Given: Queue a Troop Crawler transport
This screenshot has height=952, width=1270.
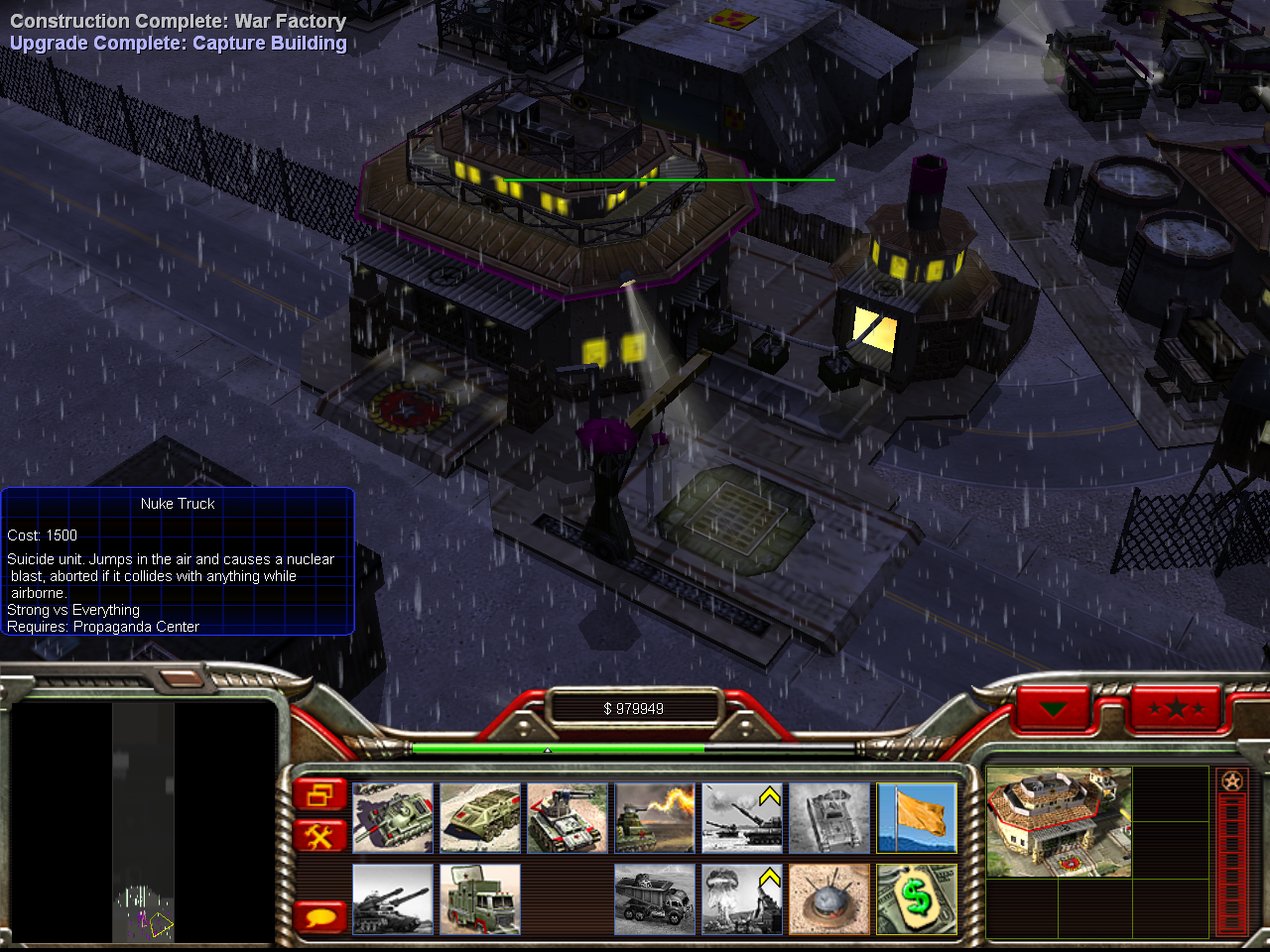Looking at the screenshot, I should [x=480, y=818].
